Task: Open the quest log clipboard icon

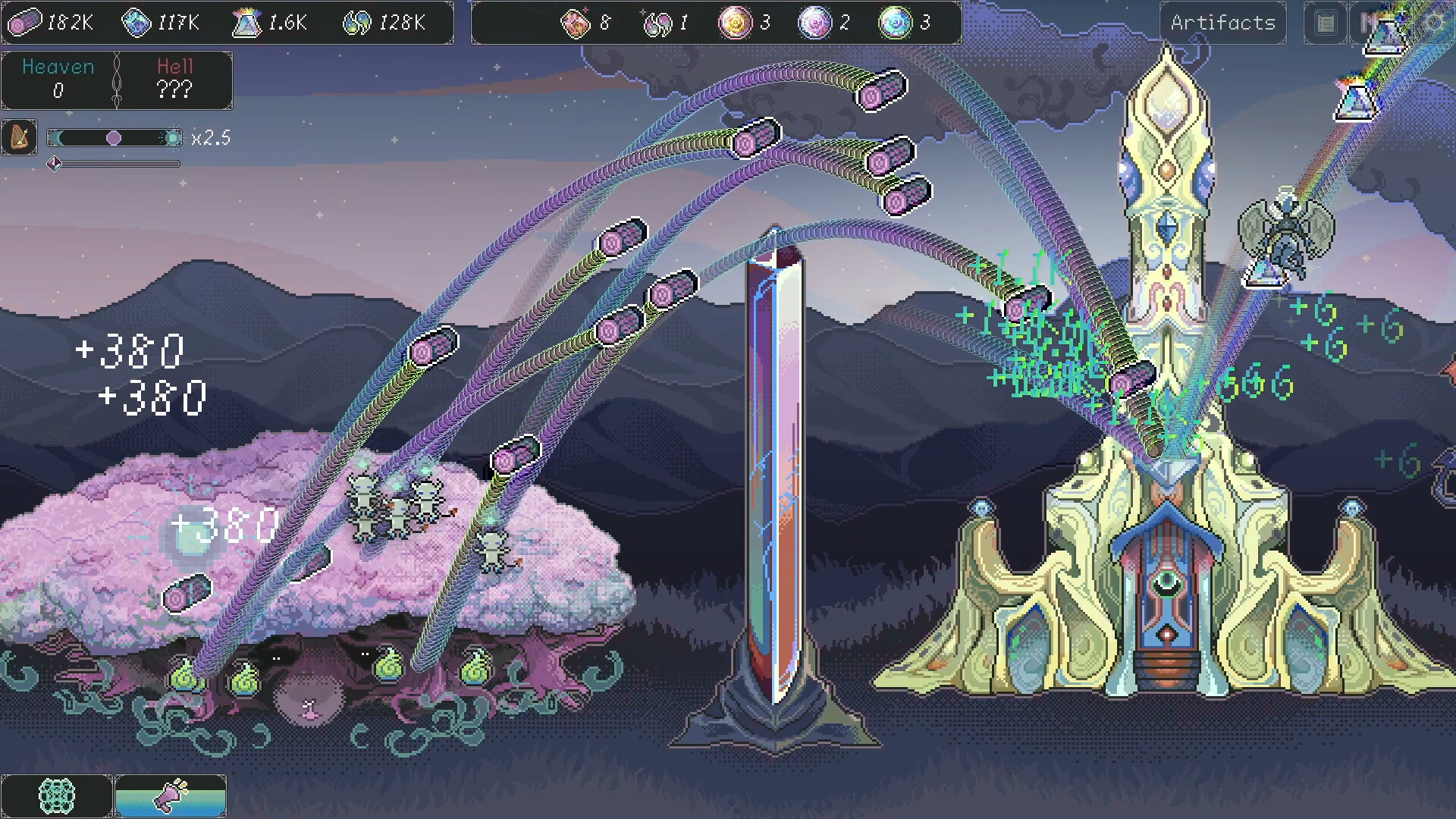Action: click(1324, 24)
